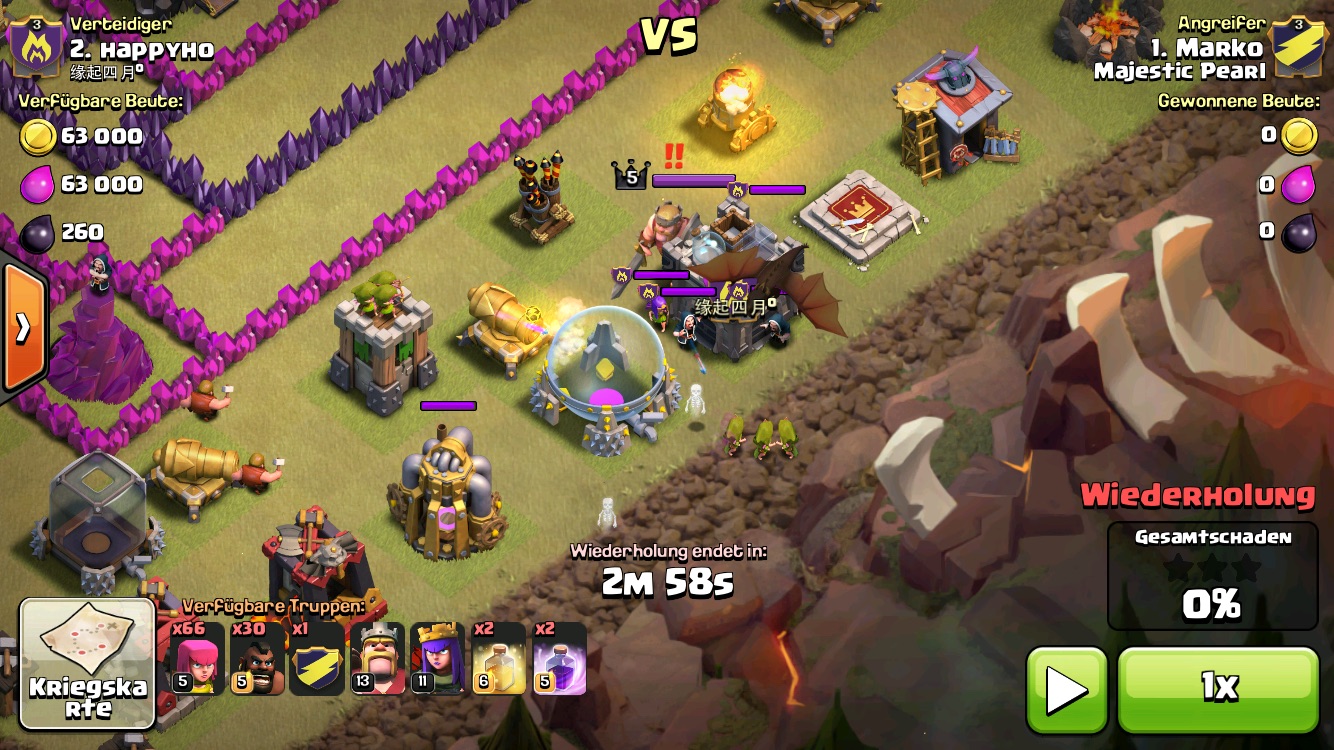This screenshot has width=1334, height=750.
Task: Tap the attacker's lightning bolt clan badge
Action: click(1298, 44)
